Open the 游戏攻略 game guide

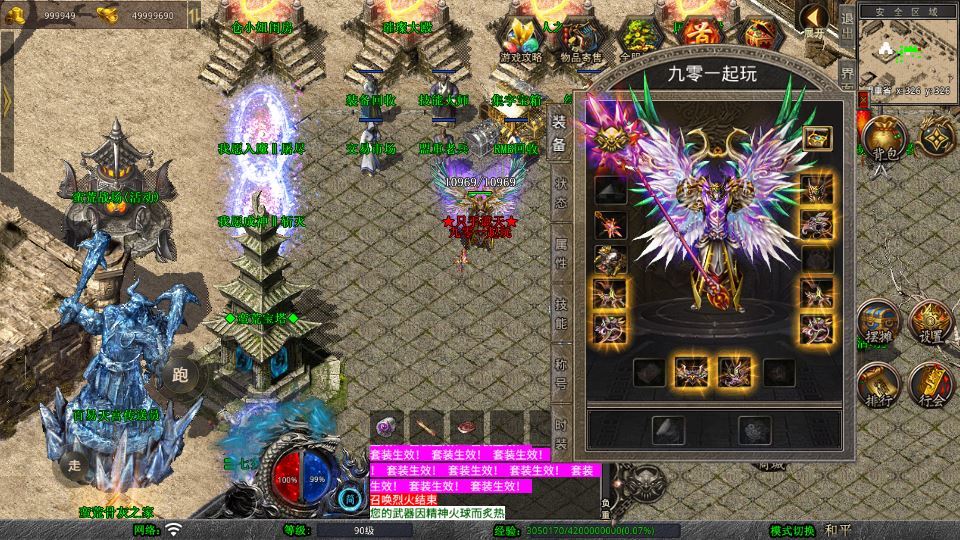[x=522, y=40]
